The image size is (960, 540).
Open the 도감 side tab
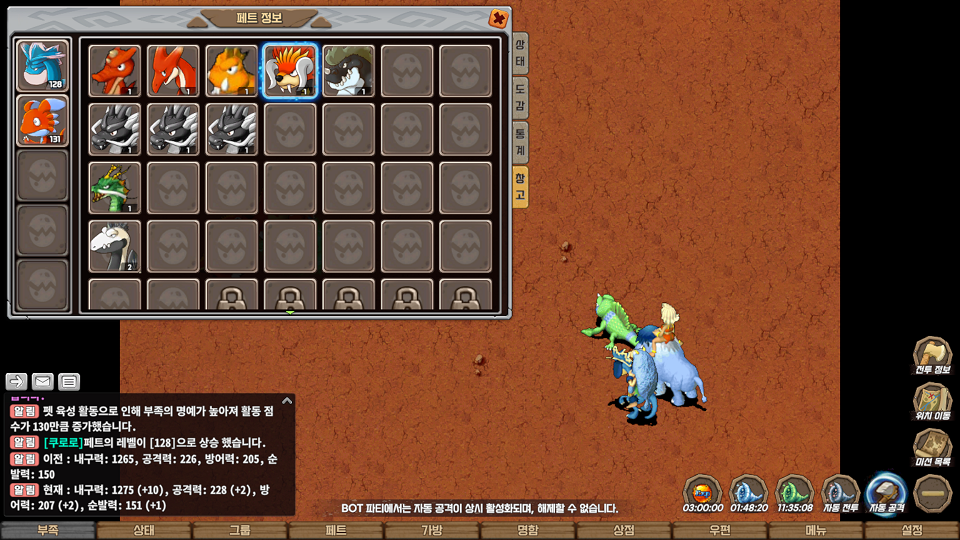click(x=520, y=97)
